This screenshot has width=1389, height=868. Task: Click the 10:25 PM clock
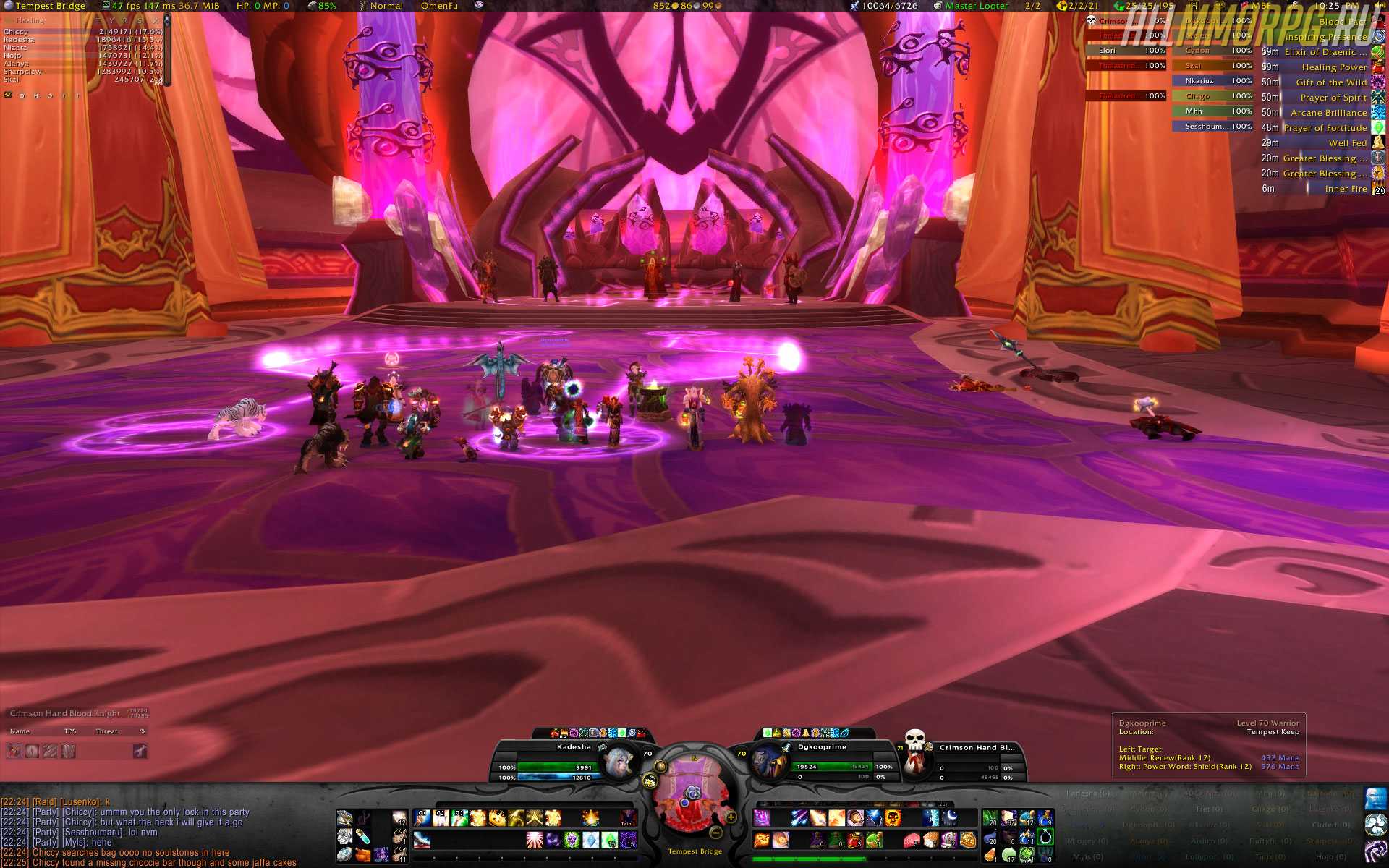tap(1335, 6)
